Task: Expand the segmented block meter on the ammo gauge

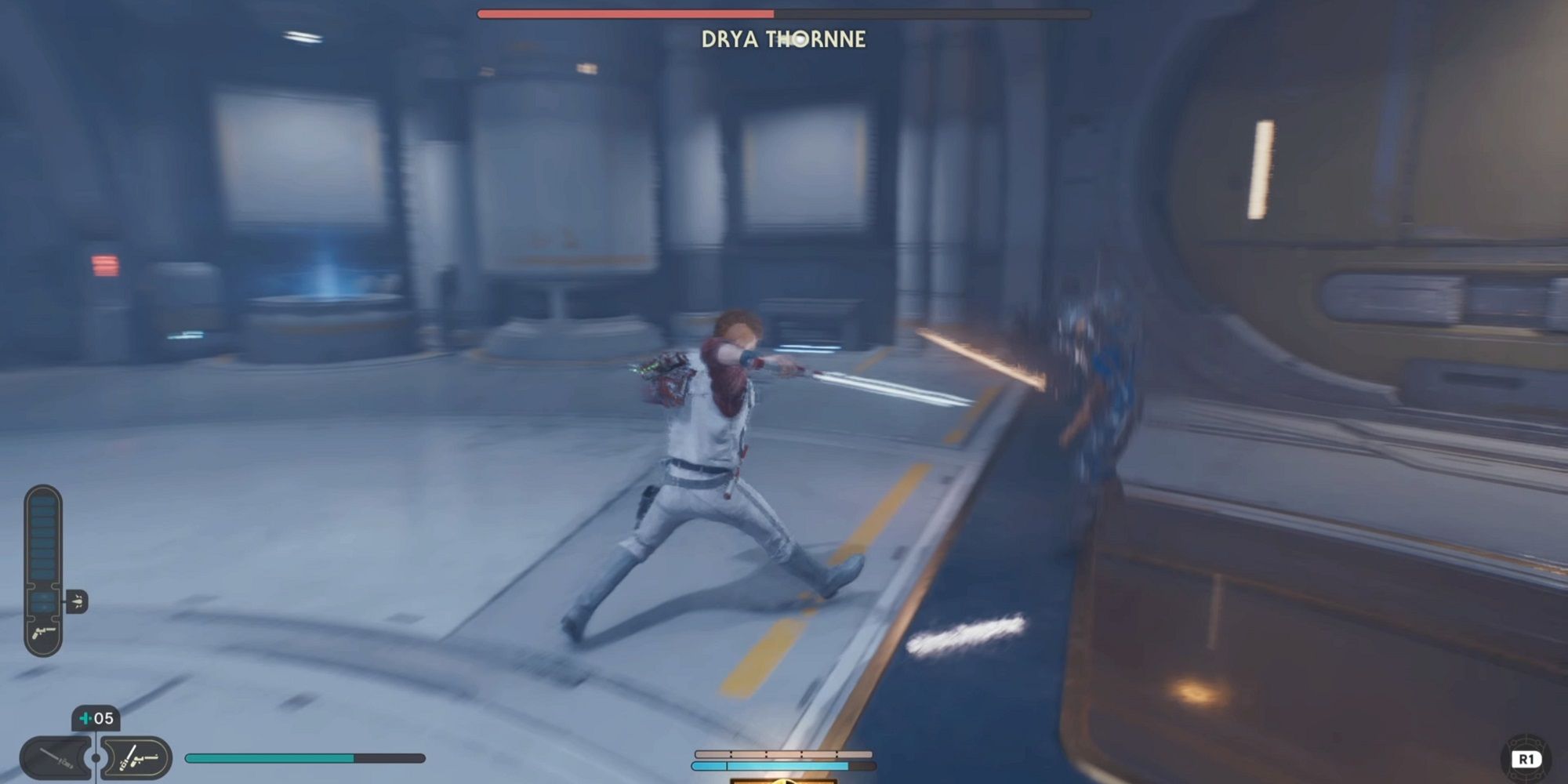Action: pyautogui.click(x=42, y=537)
